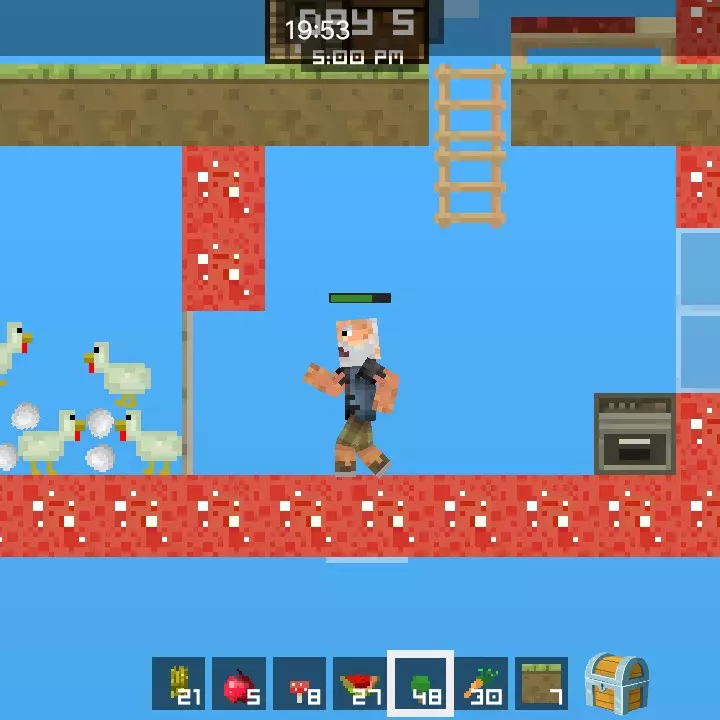Pick the watermelon slice slot

click(359, 684)
